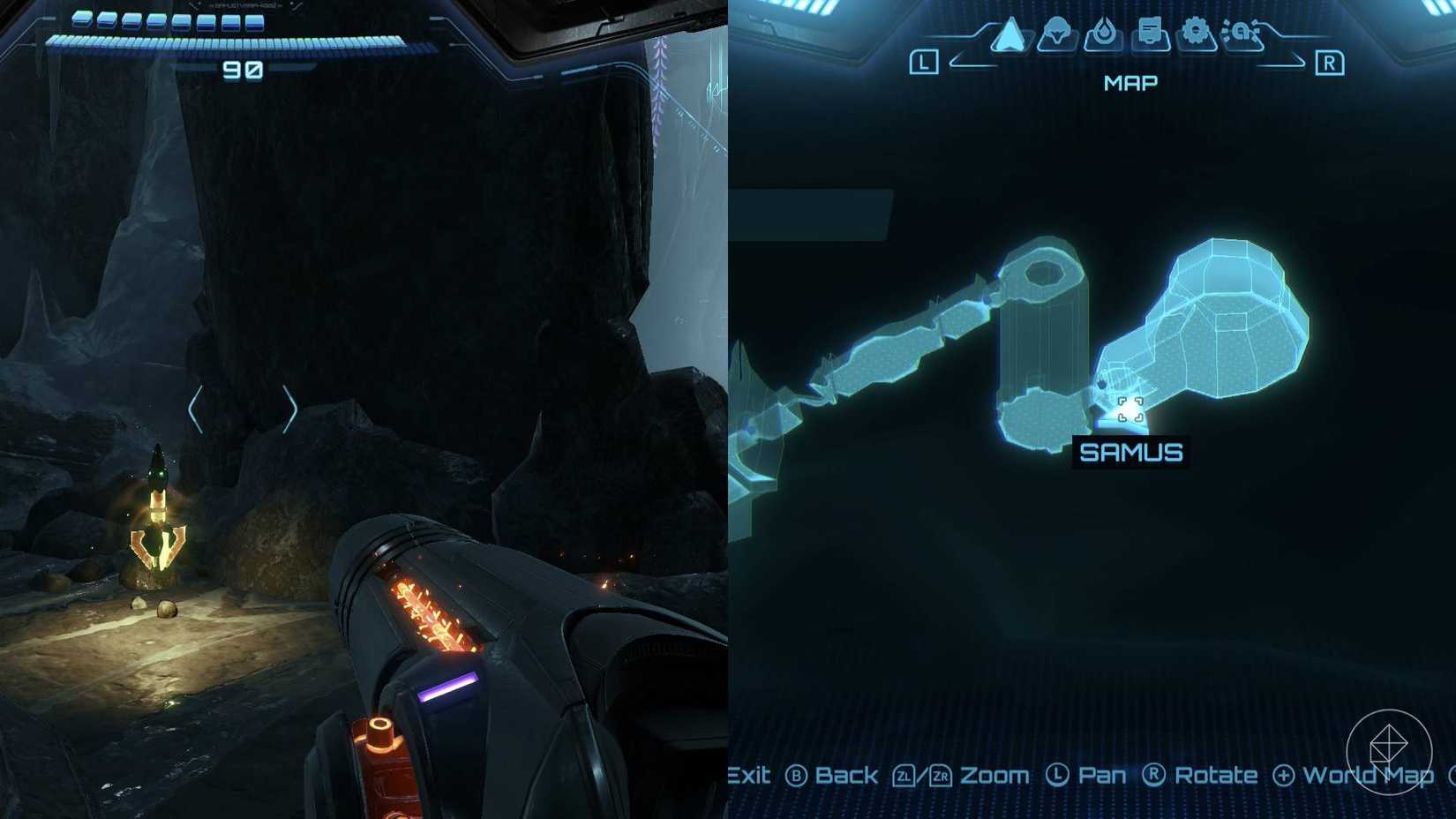1456x819 pixels.
Task: Click the circled B glyph beside Back
Action: tap(799, 775)
